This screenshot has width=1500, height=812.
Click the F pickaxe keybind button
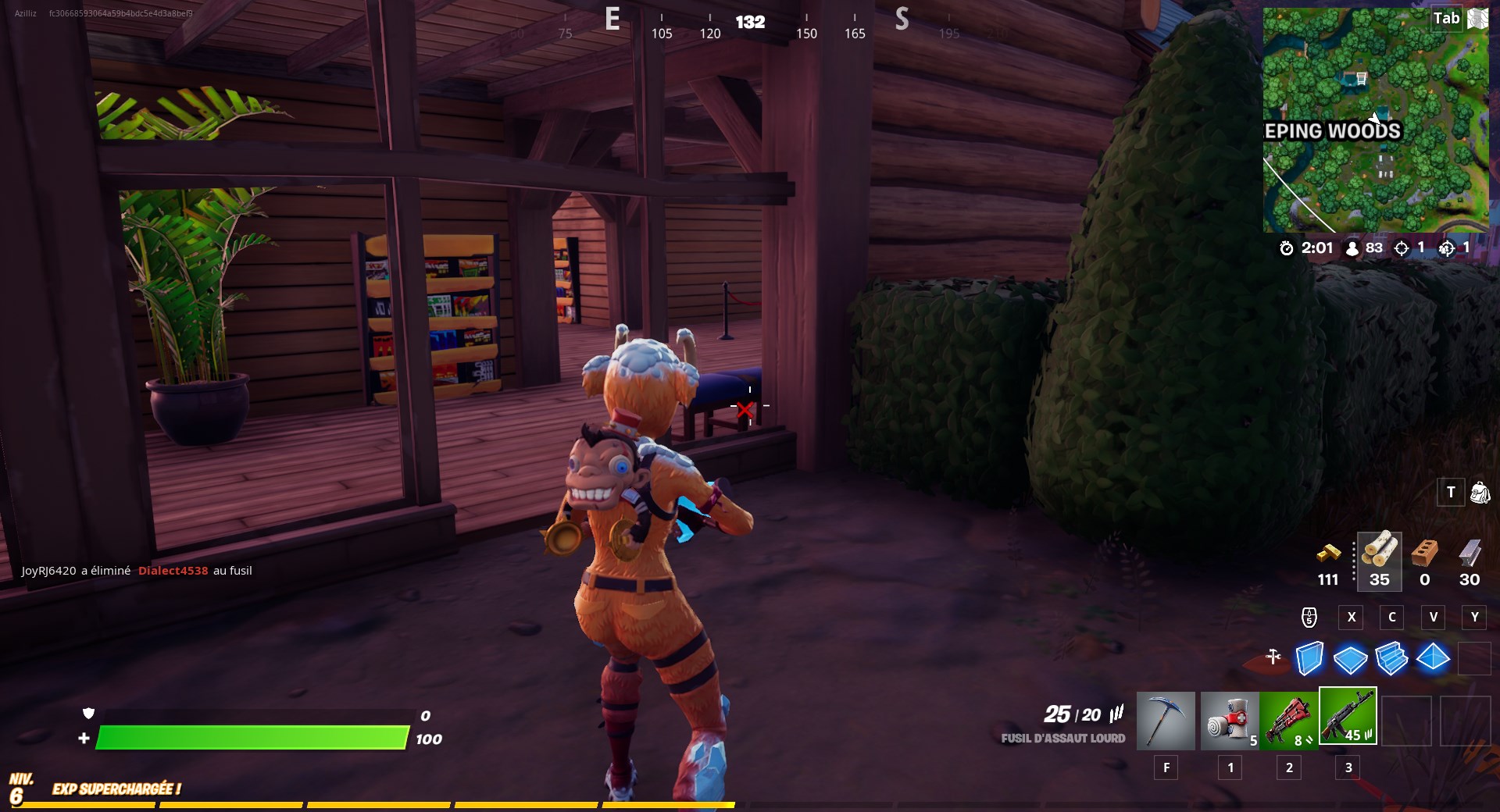click(1166, 768)
